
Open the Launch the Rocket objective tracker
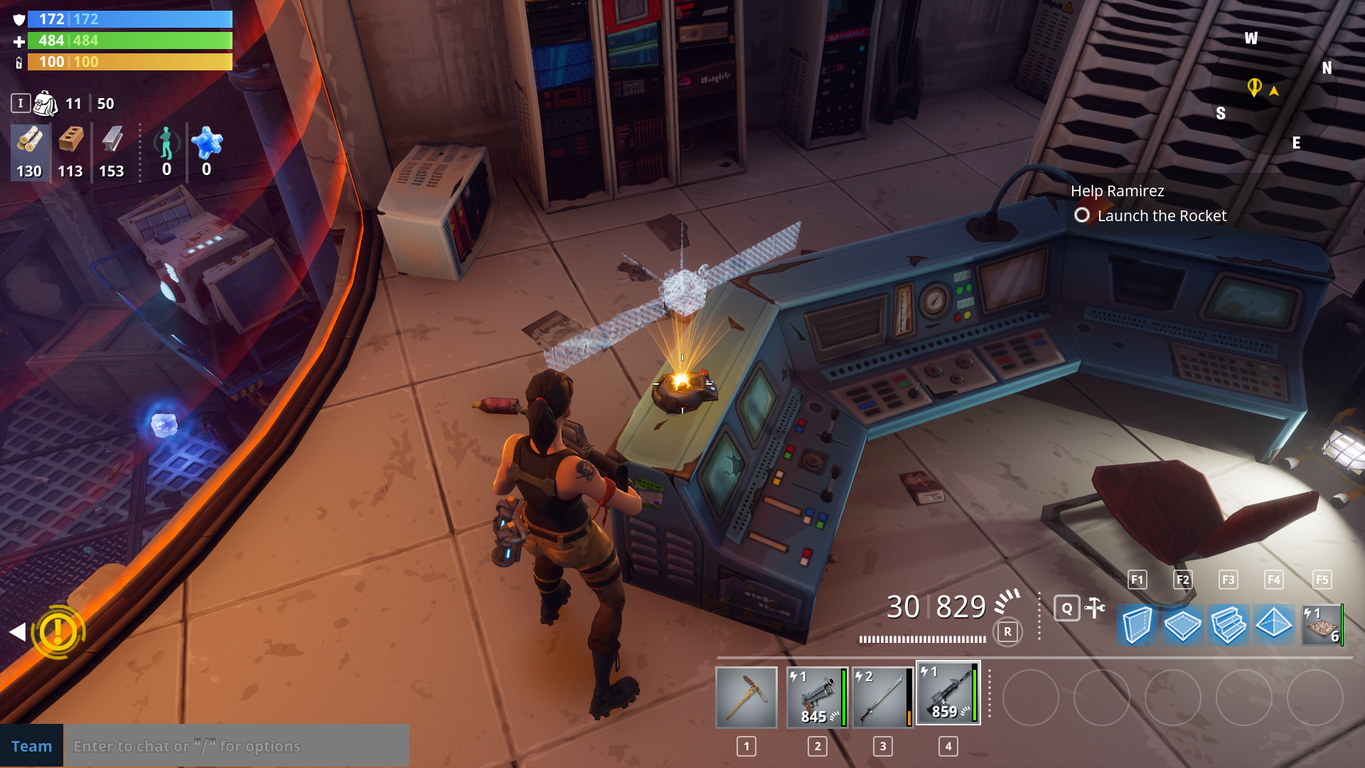click(1161, 215)
